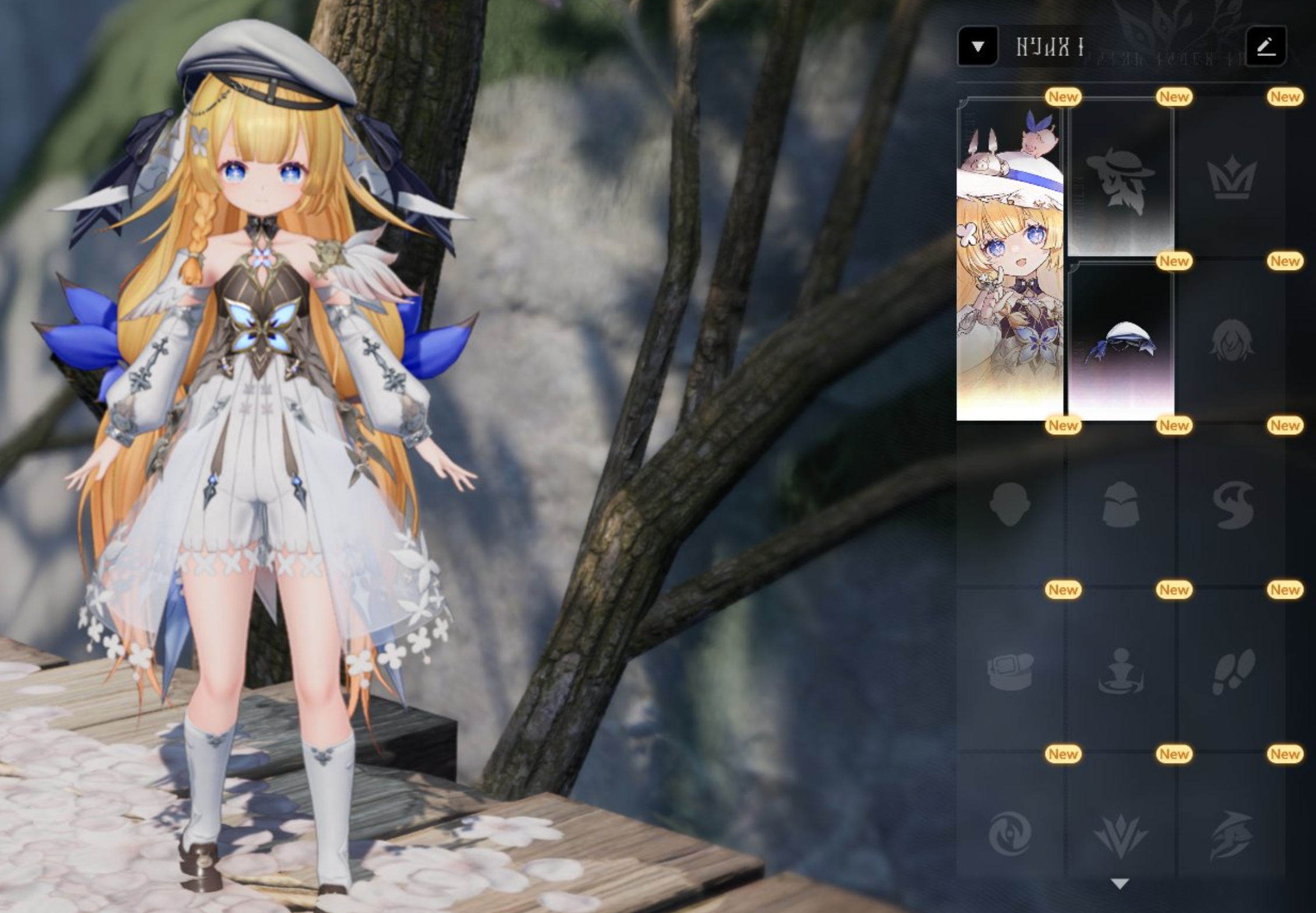The height and width of the screenshot is (913, 1316).
Task: Click the down arrow below the slots
Action: click(1120, 884)
